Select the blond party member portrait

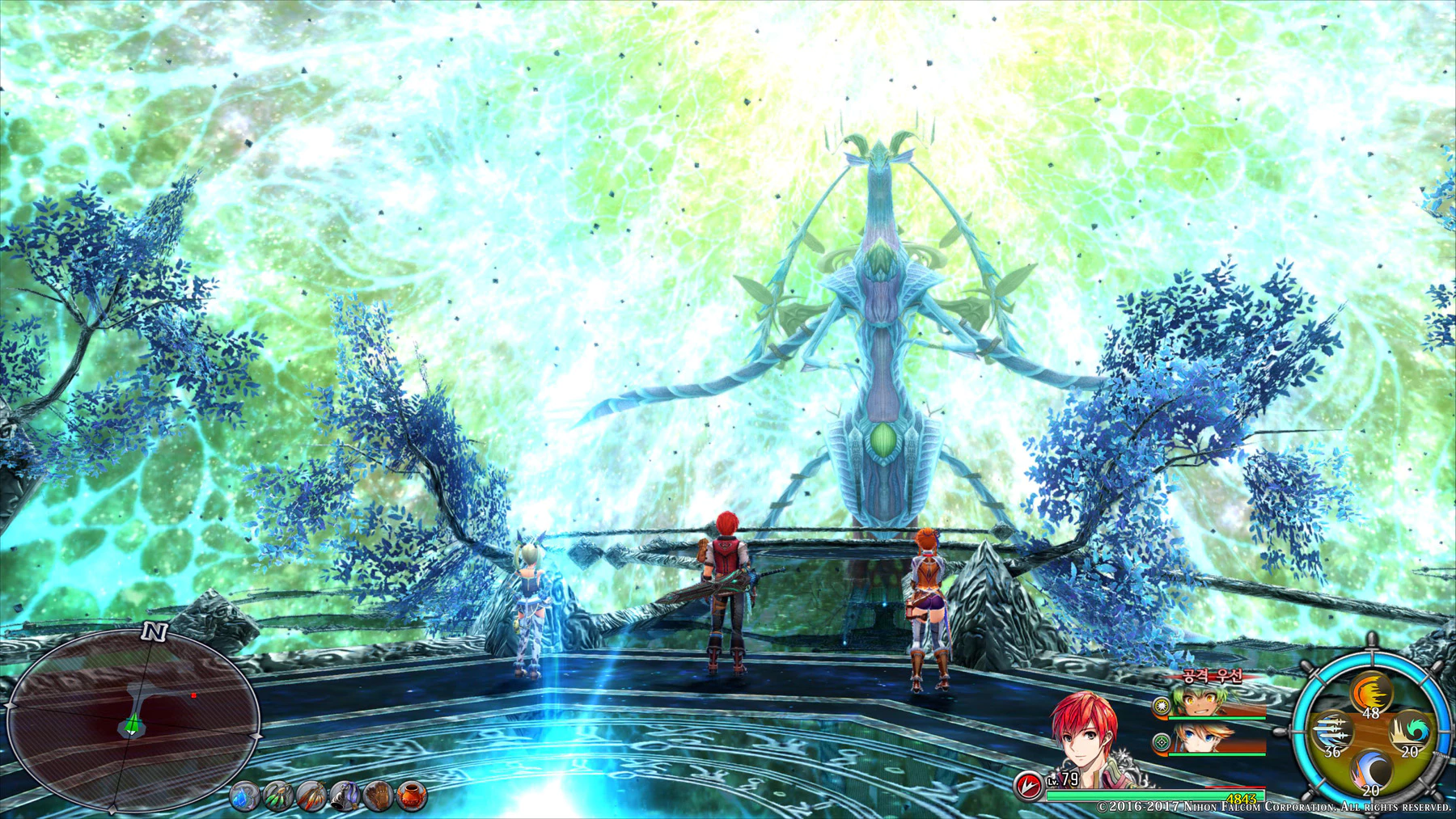(1202, 738)
